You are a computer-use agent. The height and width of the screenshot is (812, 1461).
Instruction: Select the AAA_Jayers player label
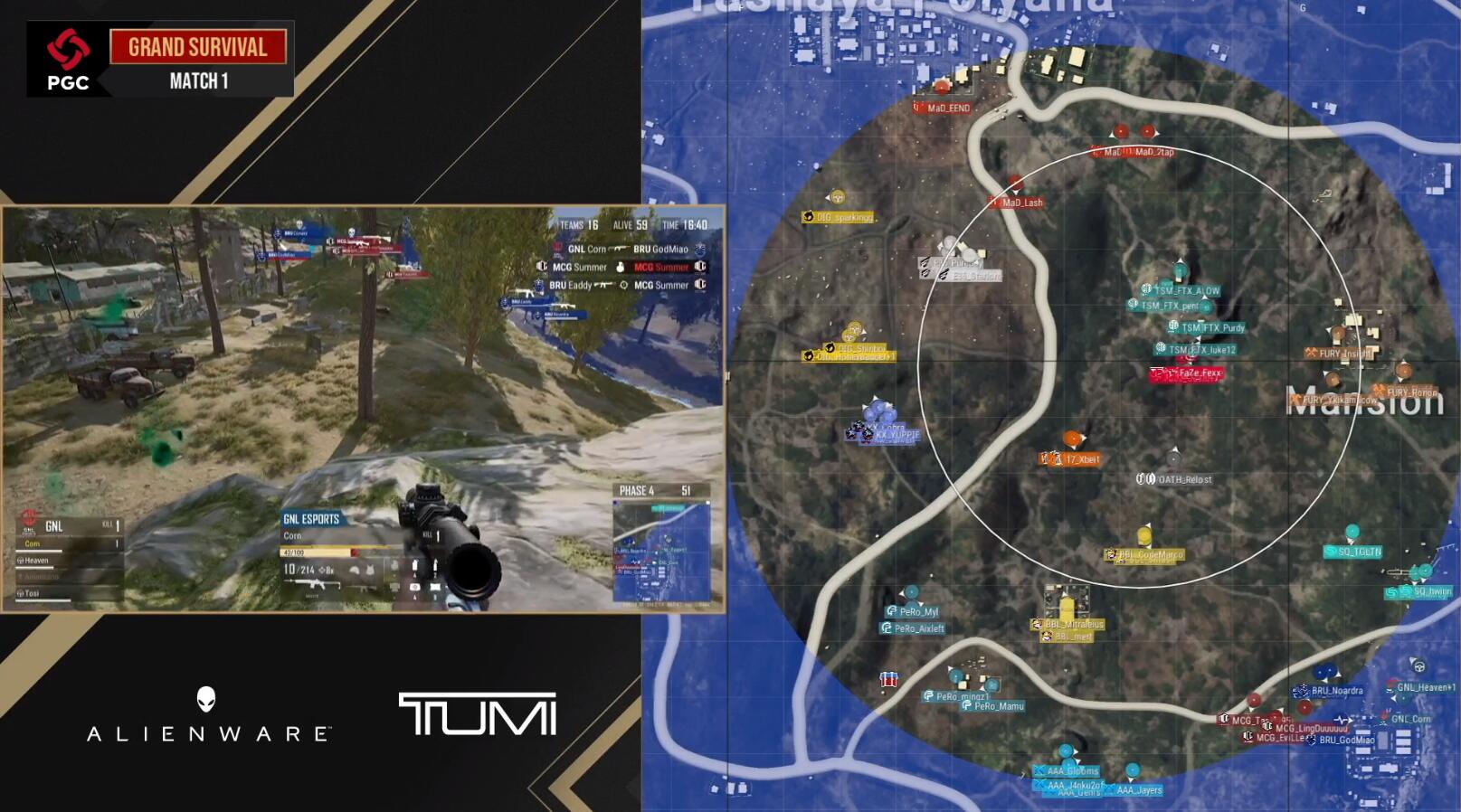coord(1138,790)
